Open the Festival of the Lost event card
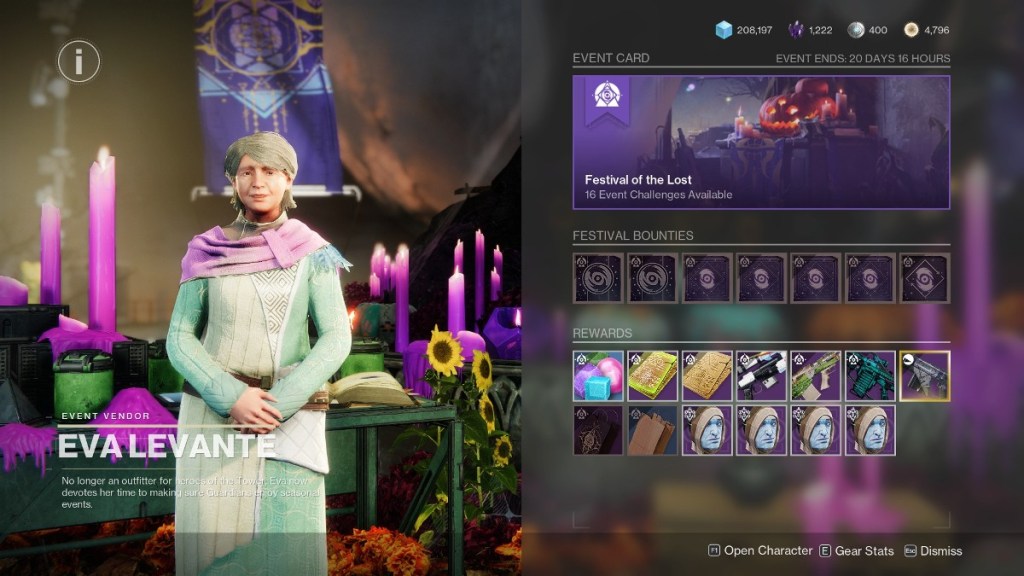Screen dimensions: 1024x576 761,142
